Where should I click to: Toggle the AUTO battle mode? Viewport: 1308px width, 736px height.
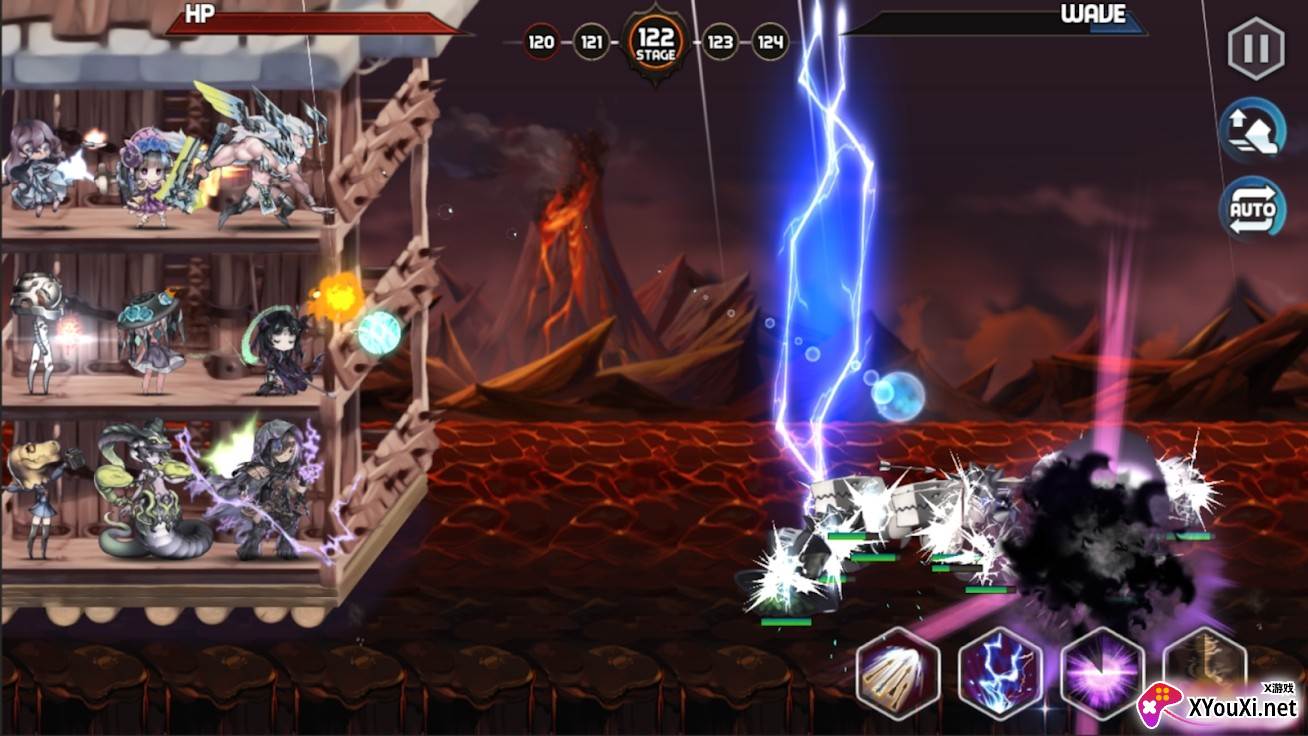point(1252,209)
